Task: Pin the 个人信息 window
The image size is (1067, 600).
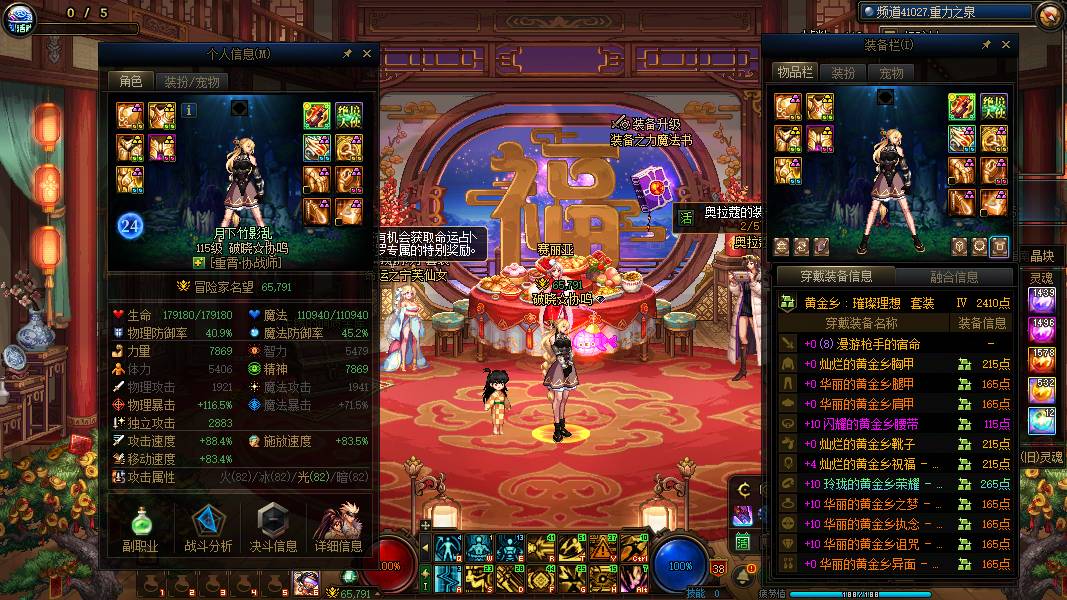Action: point(347,54)
